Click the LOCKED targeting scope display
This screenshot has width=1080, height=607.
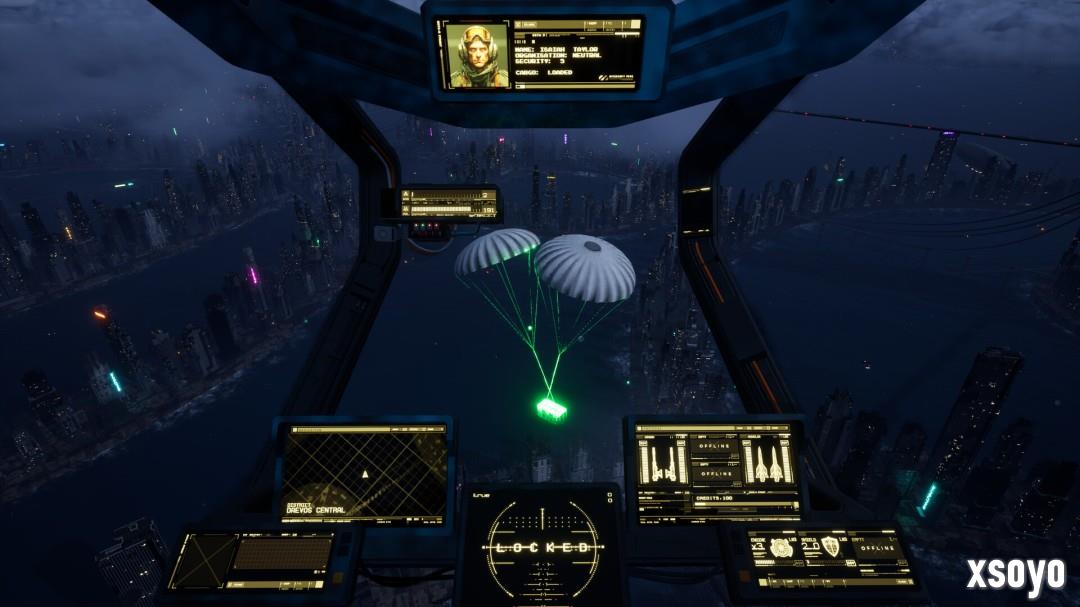tap(541, 547)
